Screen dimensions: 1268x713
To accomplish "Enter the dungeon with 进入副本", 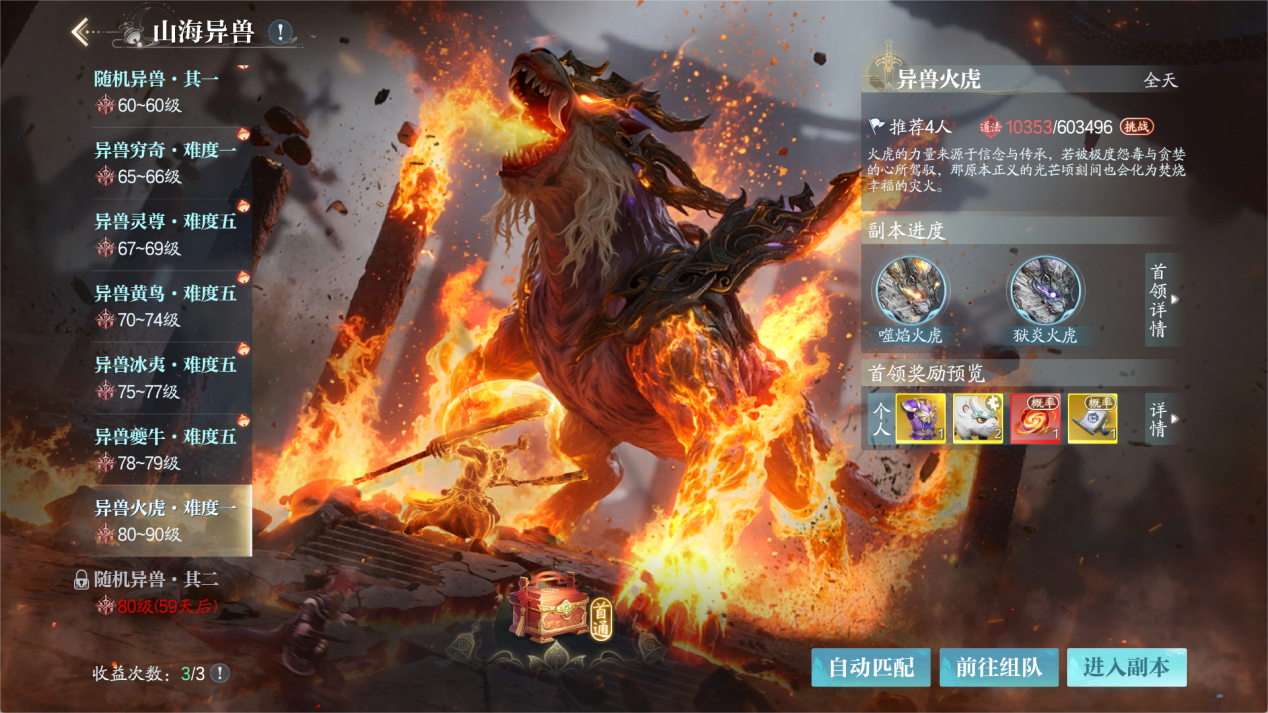I will [1126, 667].
